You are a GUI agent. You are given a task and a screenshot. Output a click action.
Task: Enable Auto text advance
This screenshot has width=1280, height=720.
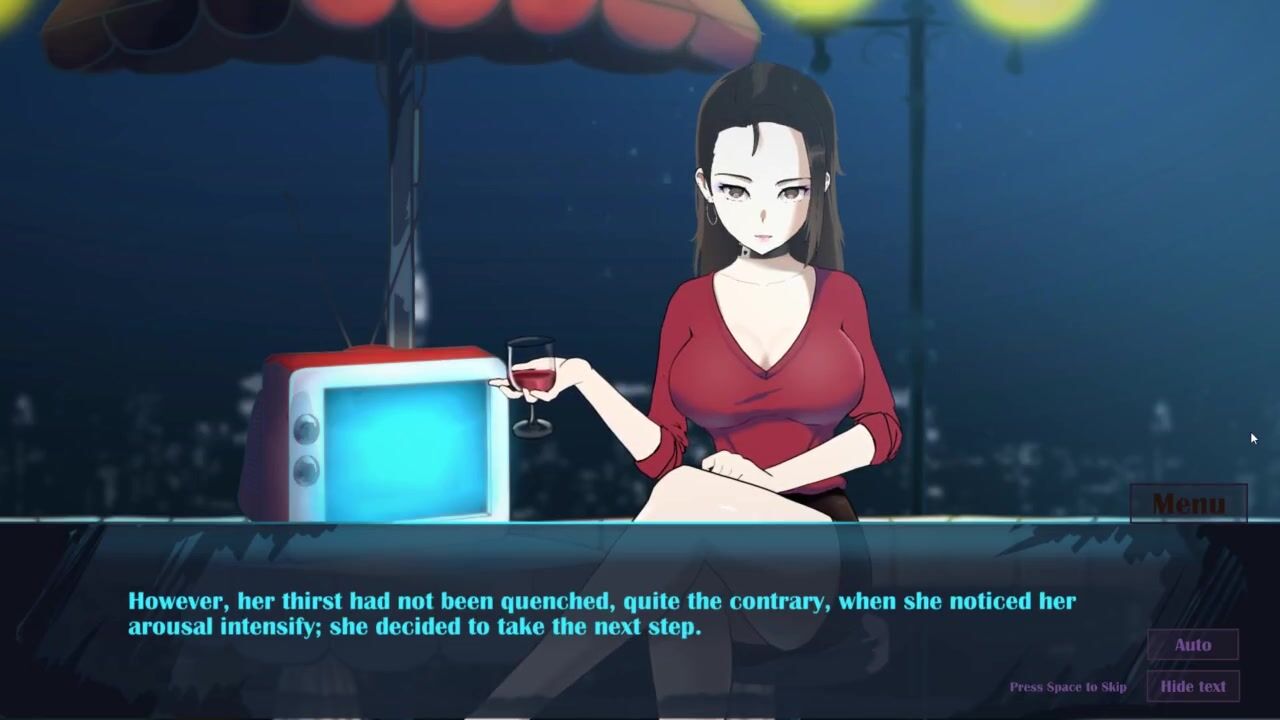(x=1192, y=645)
